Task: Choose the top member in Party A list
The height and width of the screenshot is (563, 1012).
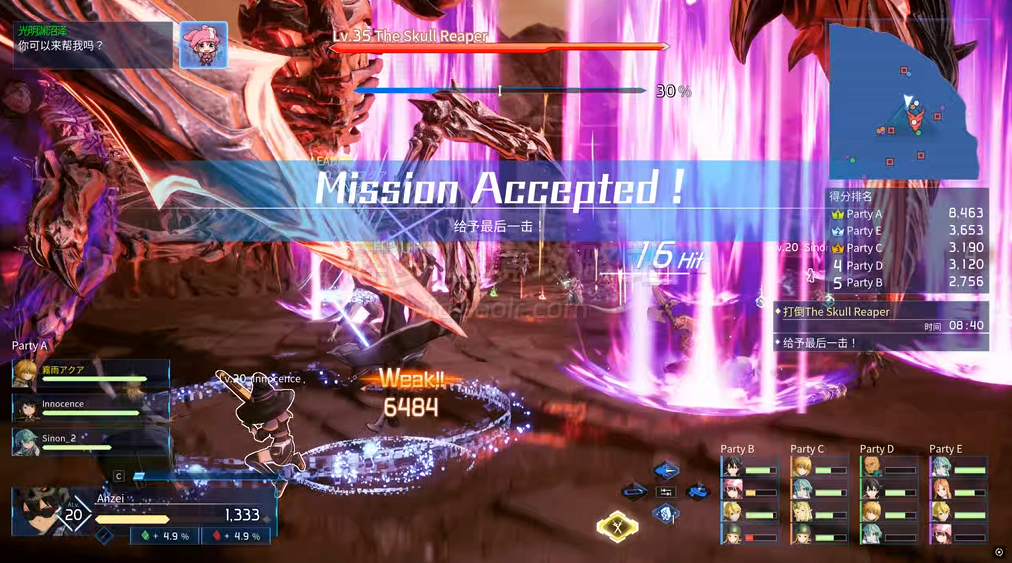Action: point(90,373)
